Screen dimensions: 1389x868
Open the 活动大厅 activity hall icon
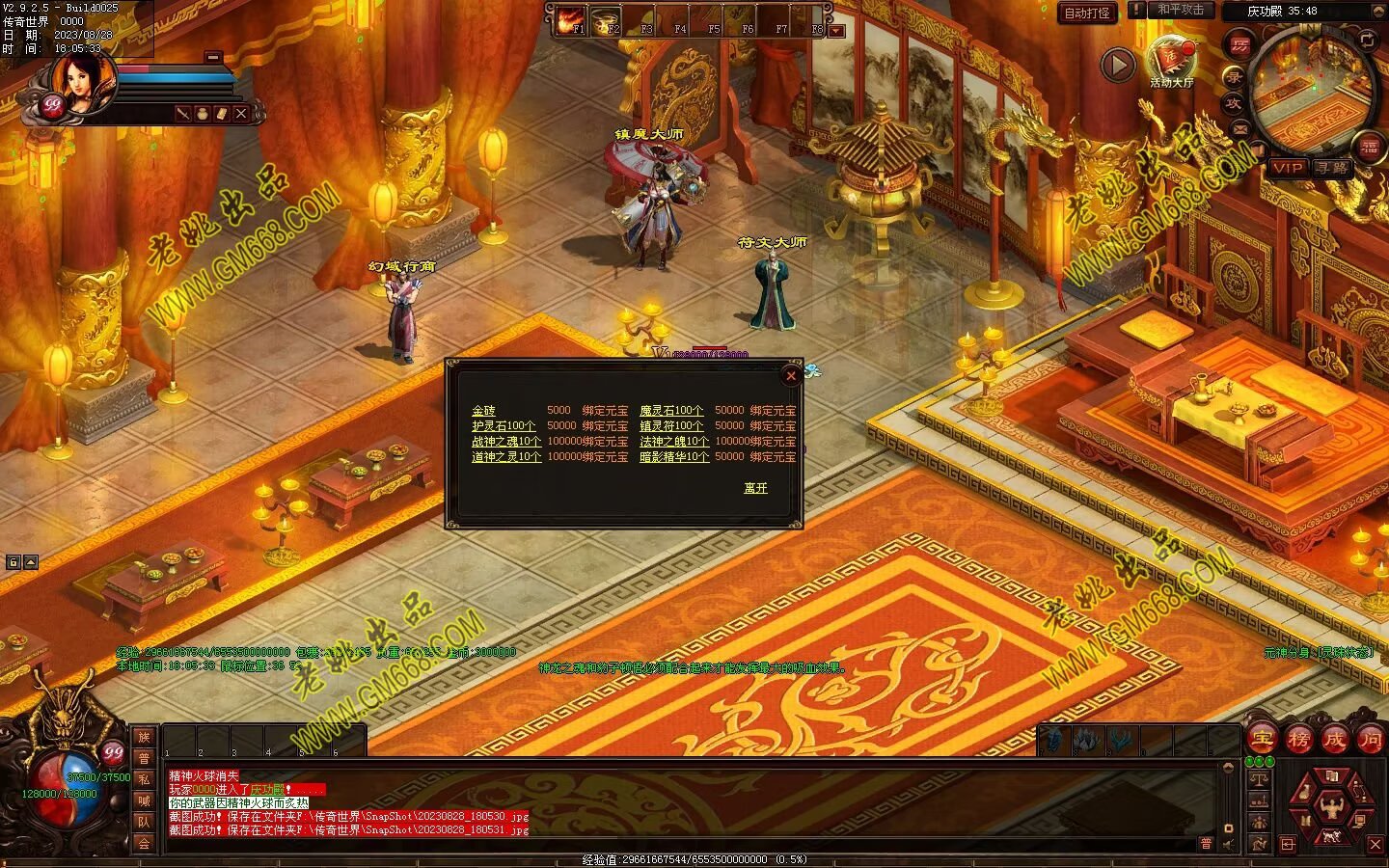click(x=1171, y=60)
